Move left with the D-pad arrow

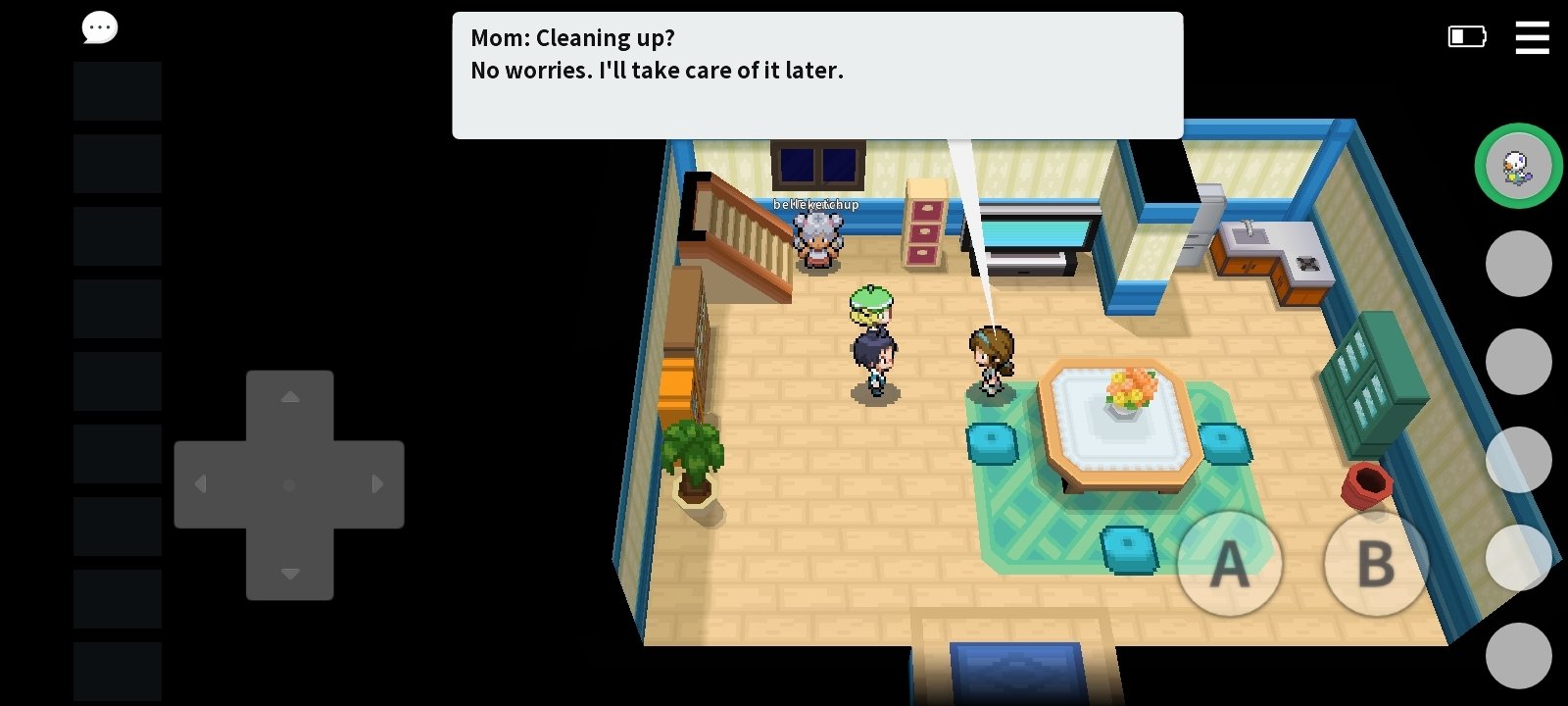click(x=202, y=484)
